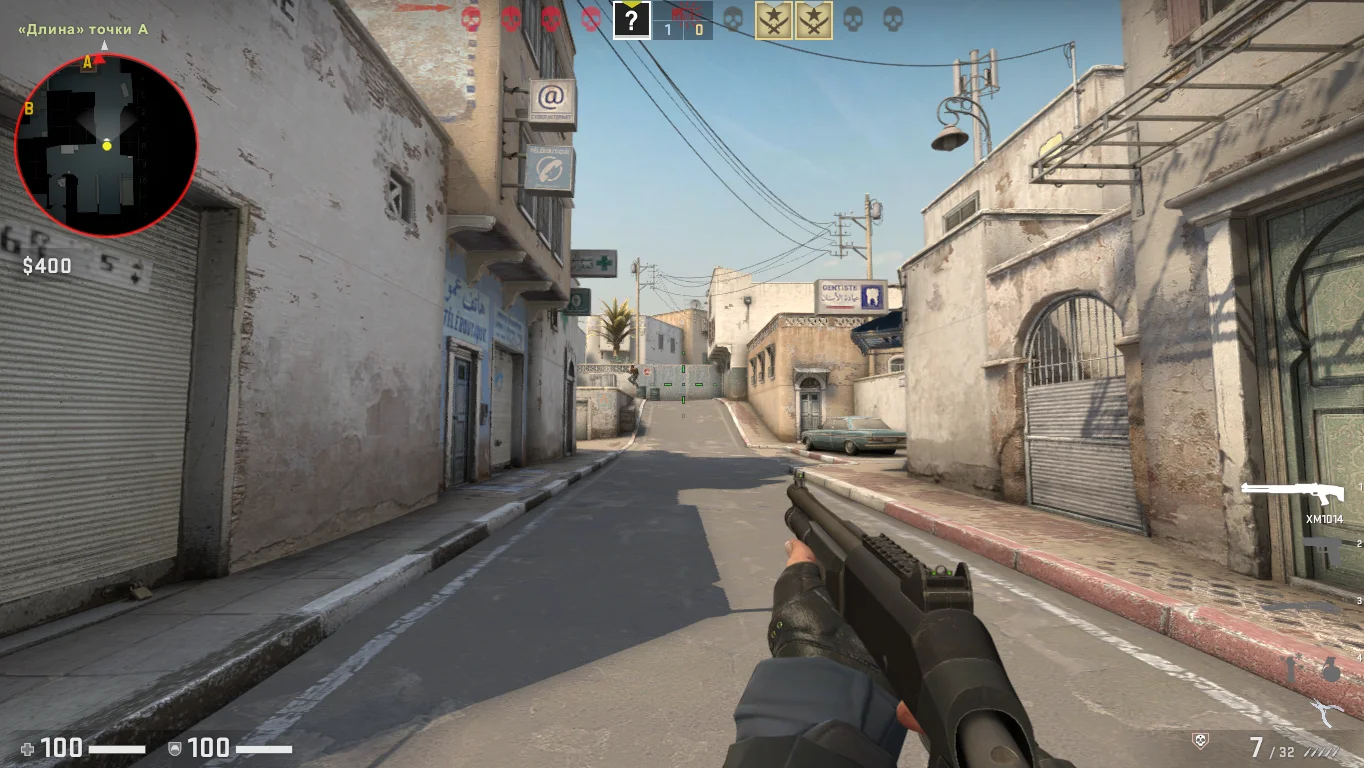
Task: Click the circular radar minimap
Action: (x=106, y=146)
